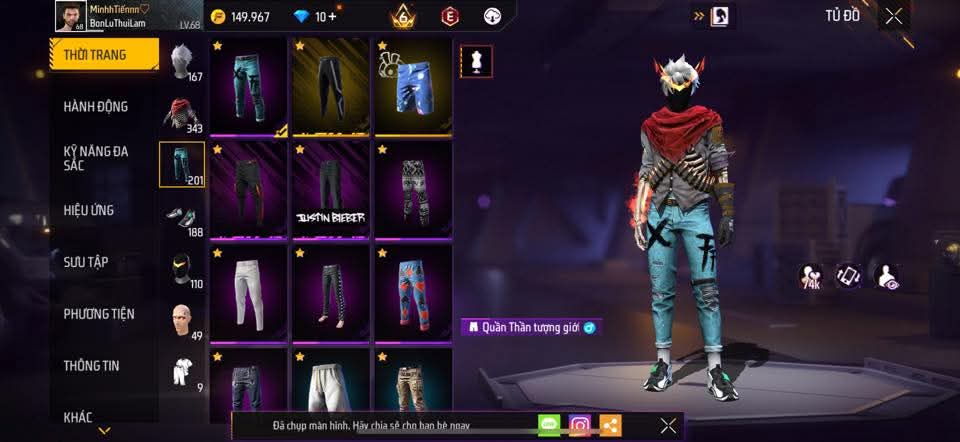
Task: Toggle the mannequin preview icon
Action: click(x=474, y=61)
